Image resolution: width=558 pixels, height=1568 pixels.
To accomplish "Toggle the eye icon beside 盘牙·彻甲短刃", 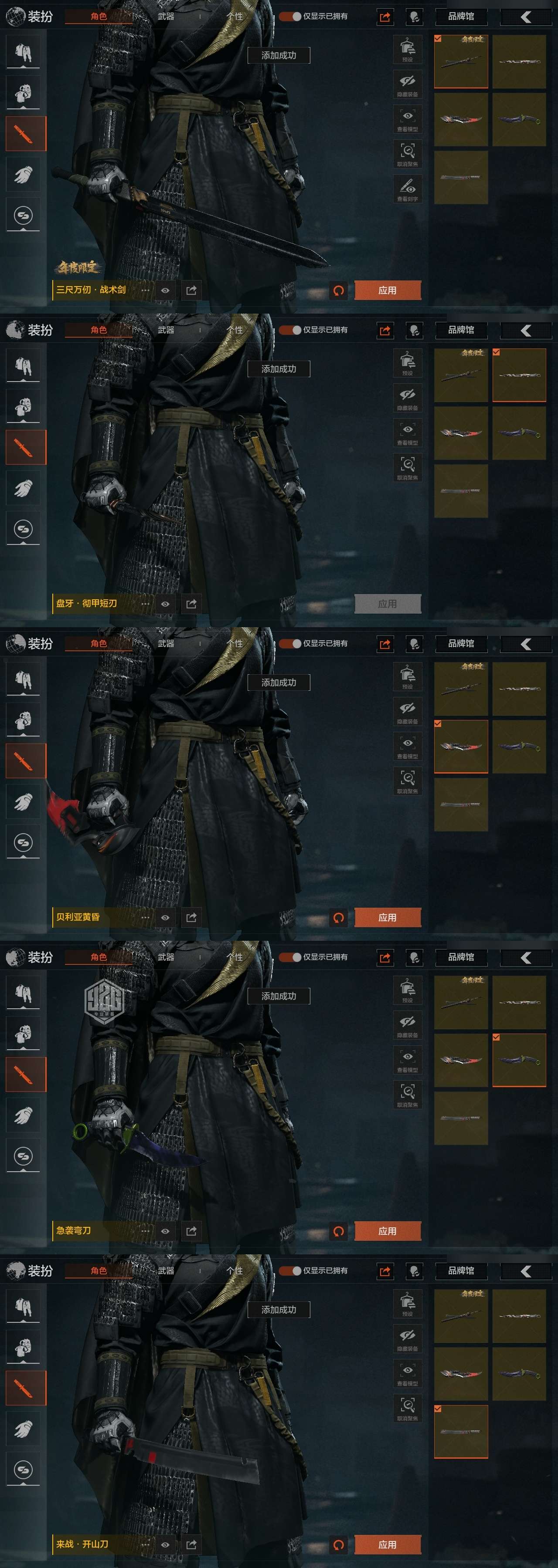I will [165, 604].
